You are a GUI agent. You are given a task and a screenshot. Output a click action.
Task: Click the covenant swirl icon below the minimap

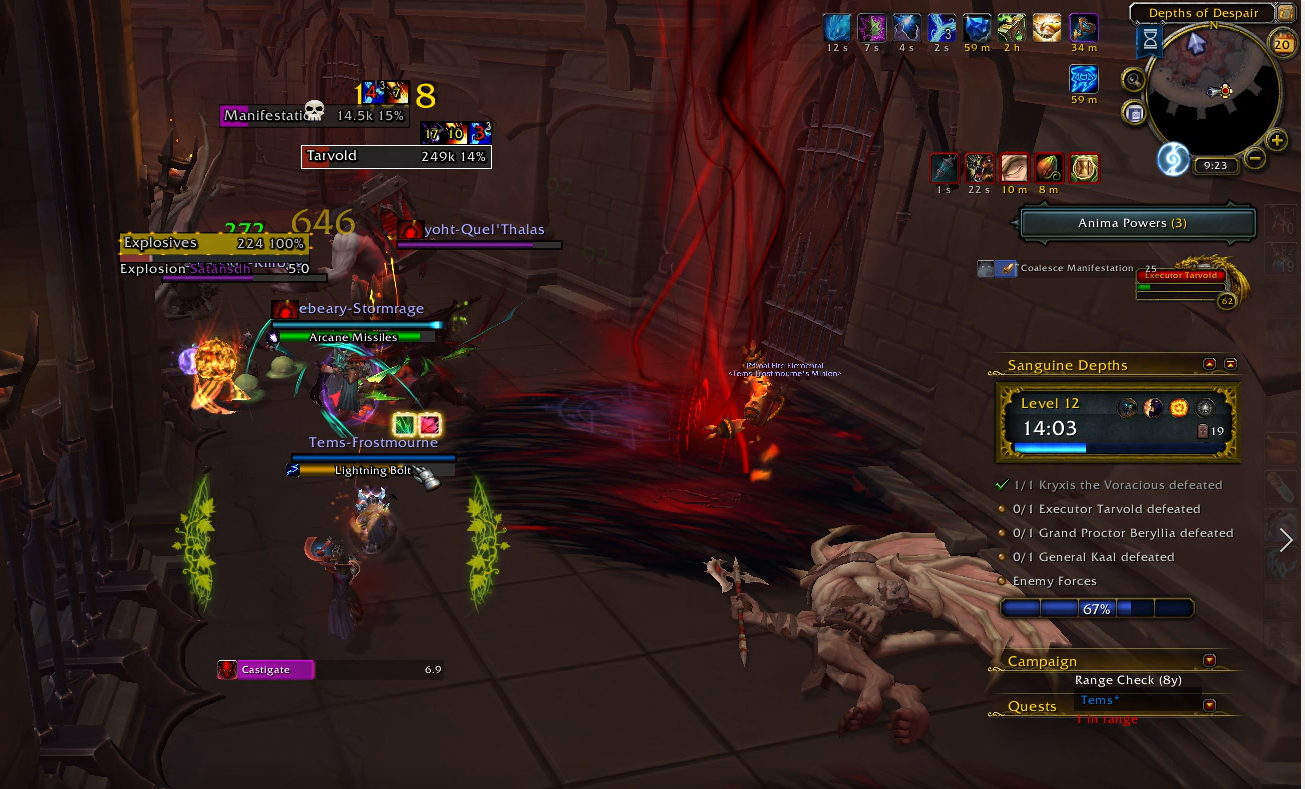[1170, 160]
